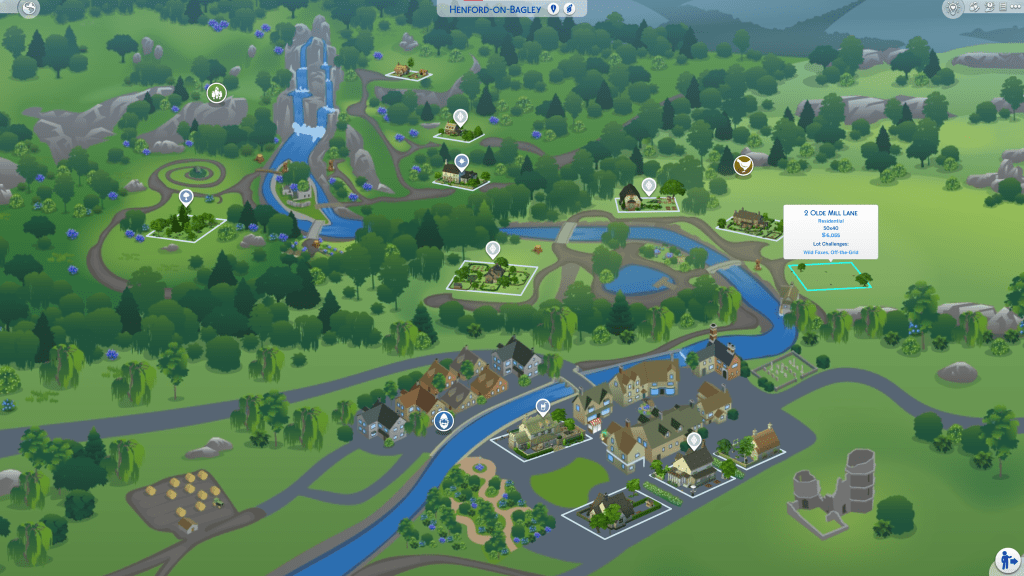This screenshot has height=576, width=1024.
Task: Click the brown chicken map marker
Action: [743, 165]
